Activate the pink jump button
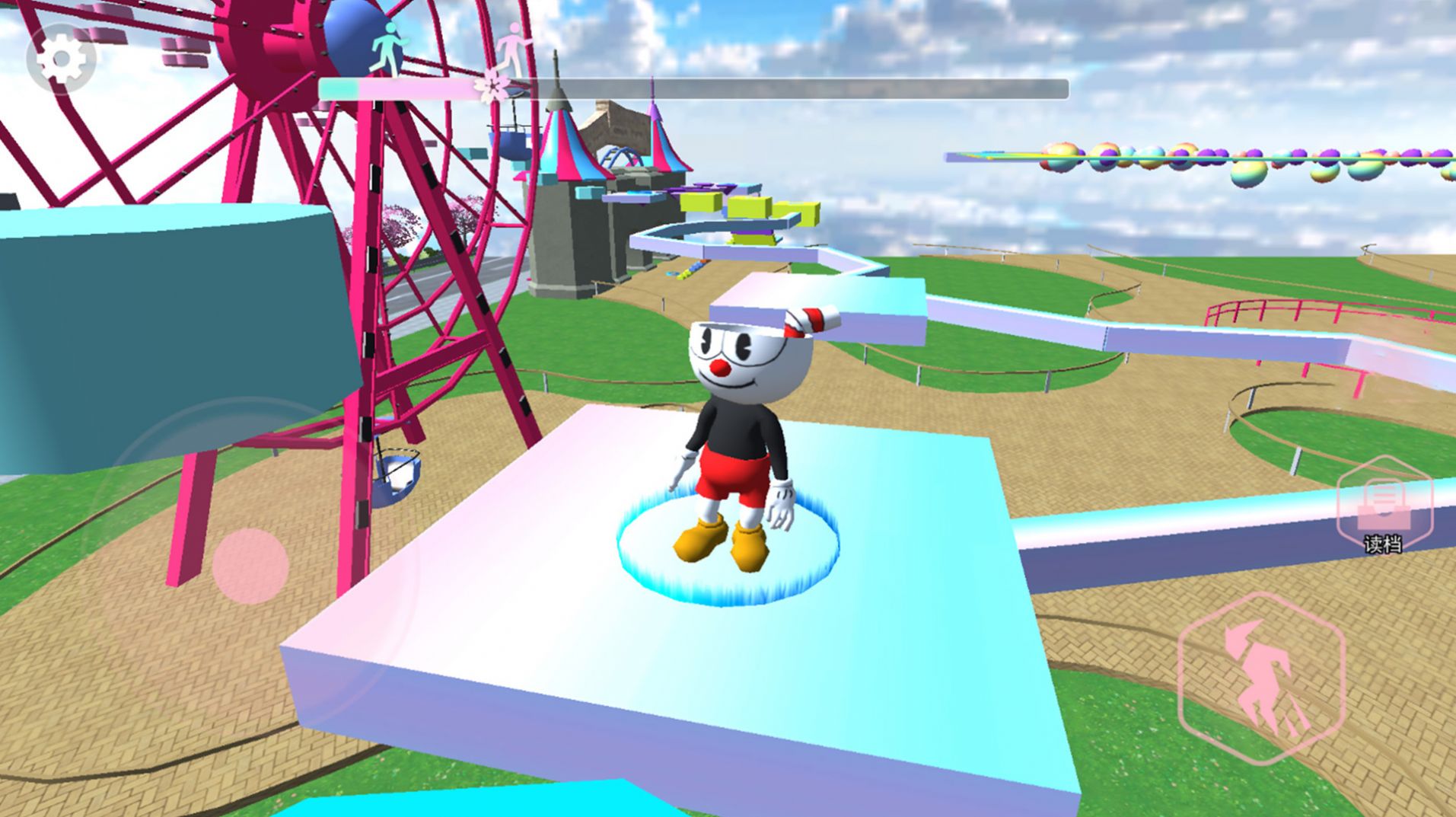1456x817 pixels. tap(1261, 678)
